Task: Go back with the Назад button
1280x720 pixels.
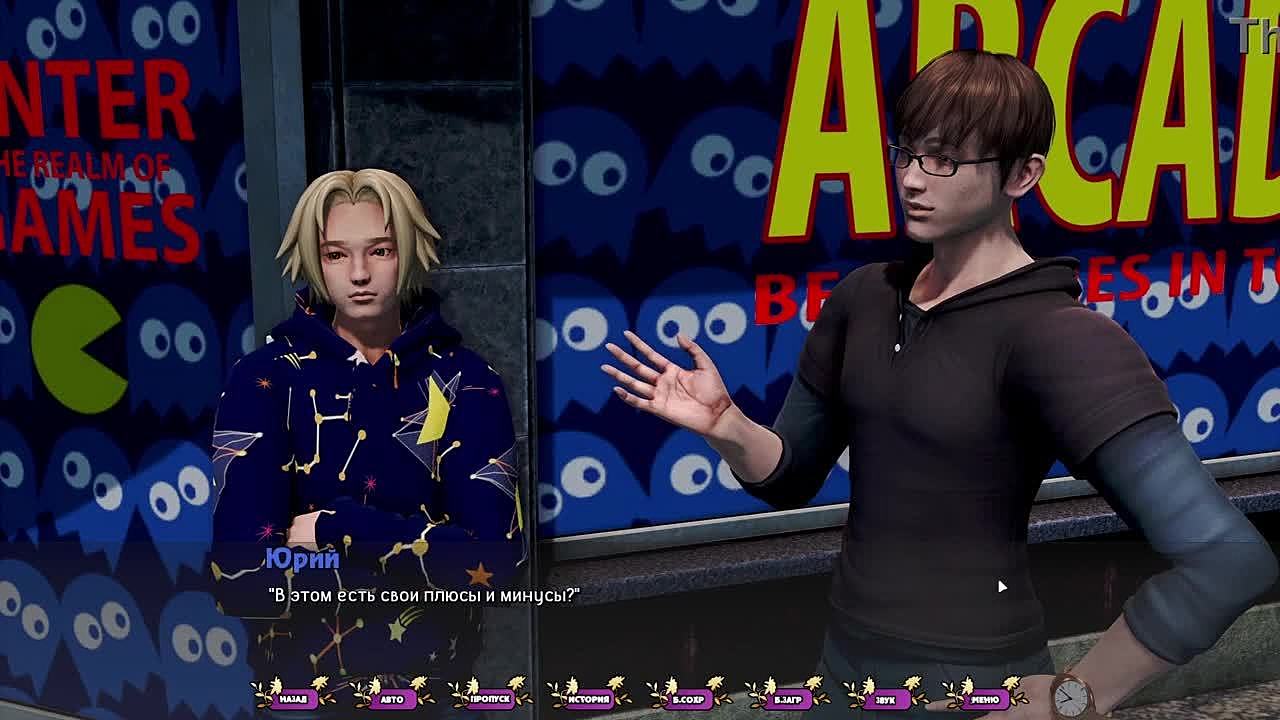Action: pos(293,699)
